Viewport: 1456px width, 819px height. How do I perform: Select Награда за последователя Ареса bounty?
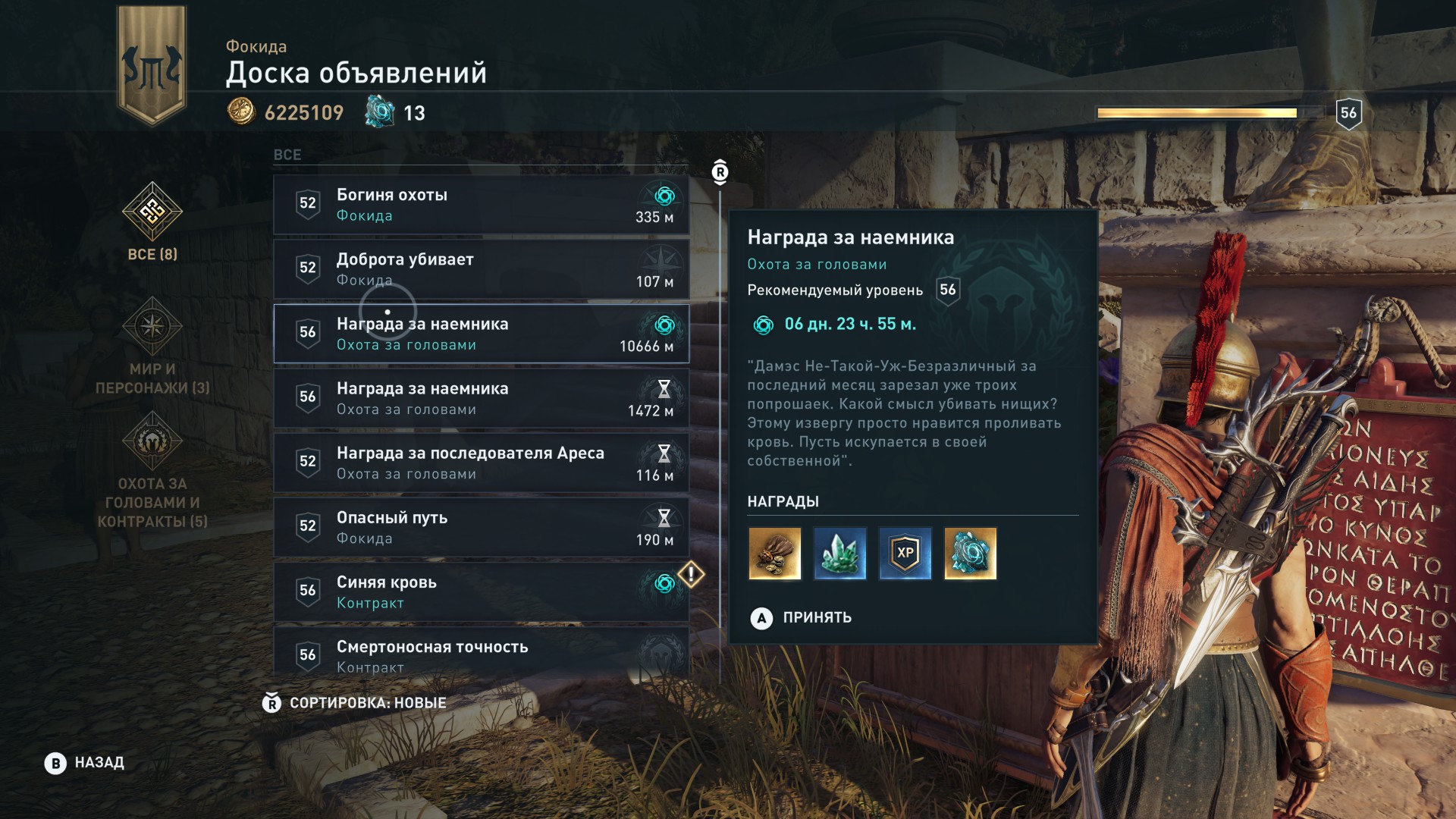pos(481,463)
